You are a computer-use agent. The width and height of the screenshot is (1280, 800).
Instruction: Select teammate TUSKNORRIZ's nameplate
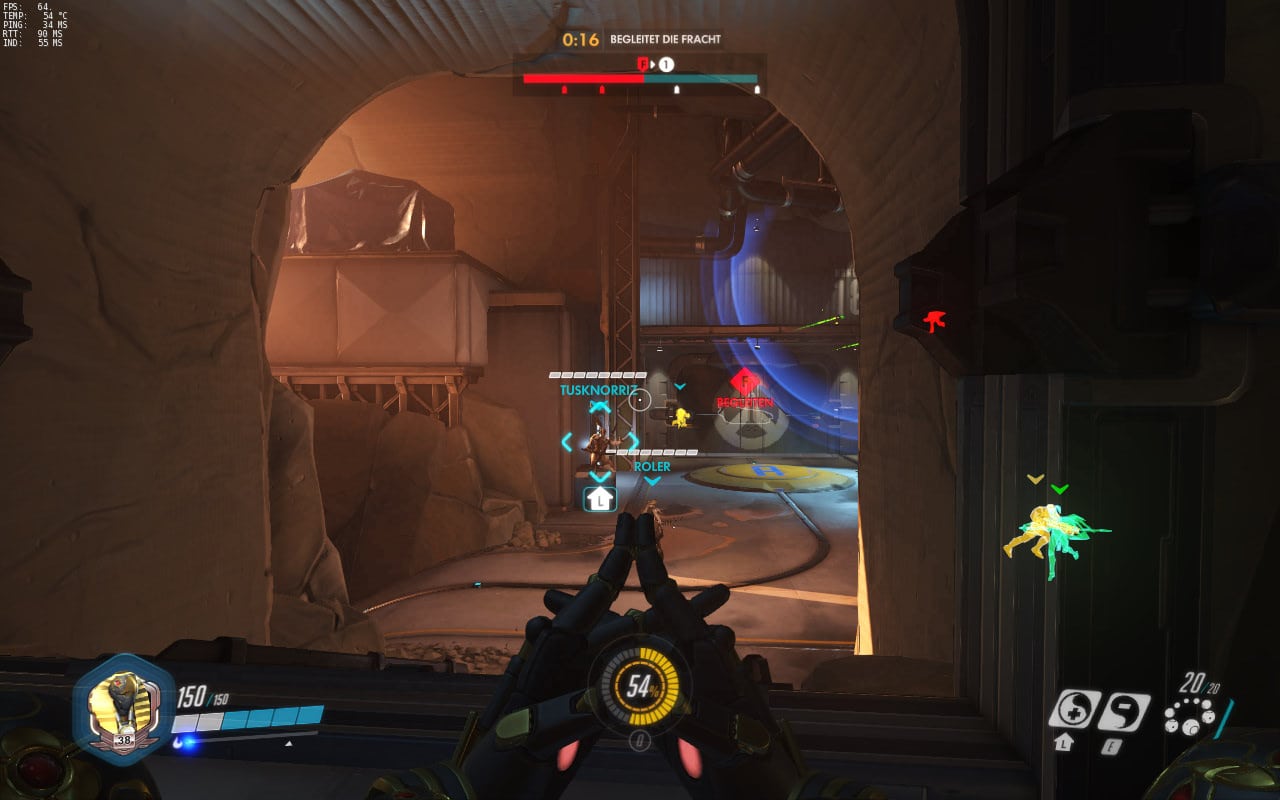[597, 390]
